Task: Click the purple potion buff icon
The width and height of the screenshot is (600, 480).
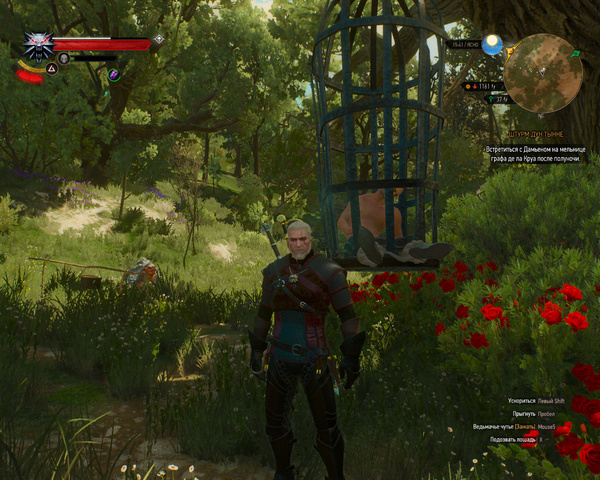Action: tap(114, 74)
